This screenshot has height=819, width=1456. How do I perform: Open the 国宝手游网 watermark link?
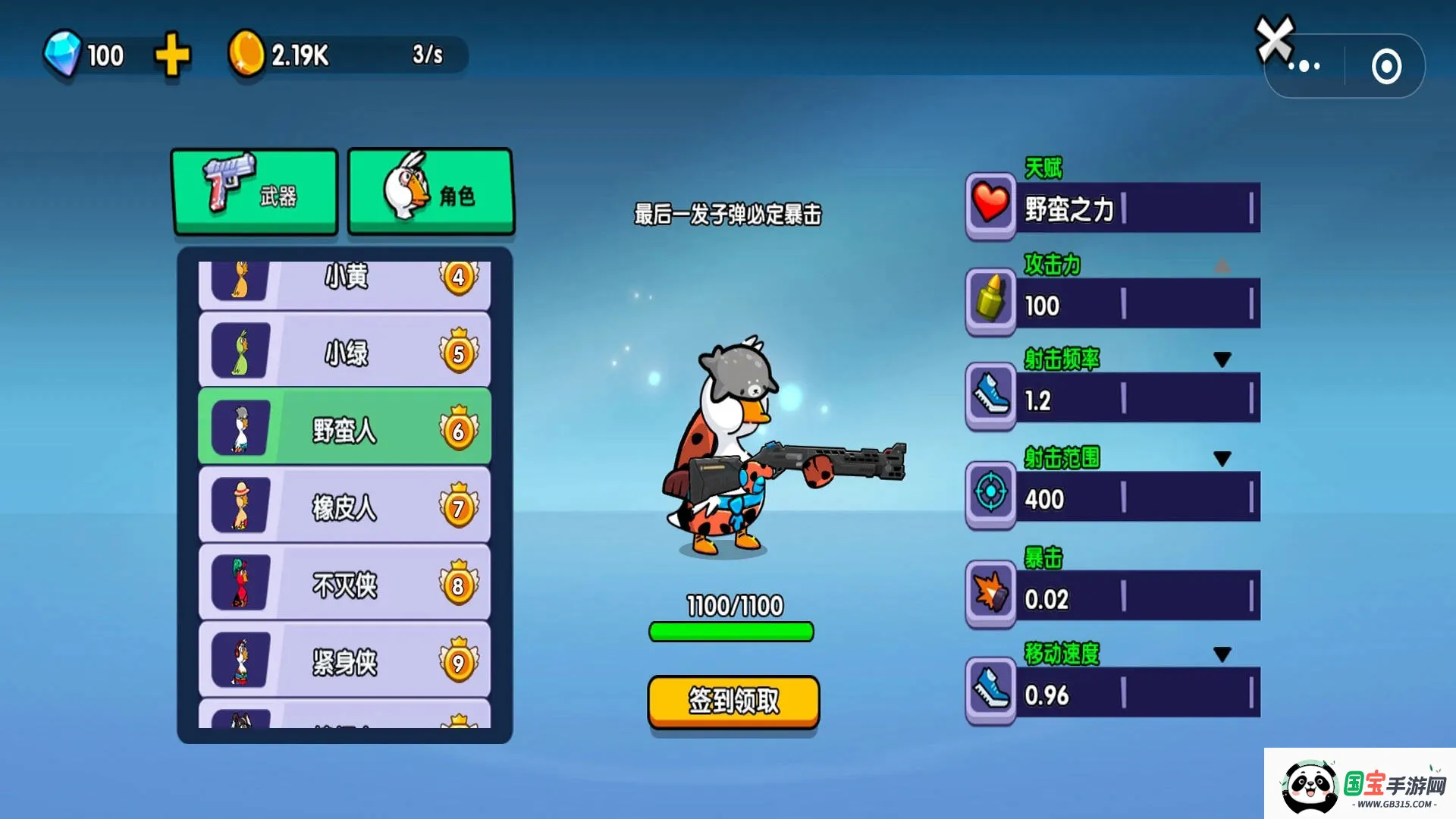[x=1360, y=786]
